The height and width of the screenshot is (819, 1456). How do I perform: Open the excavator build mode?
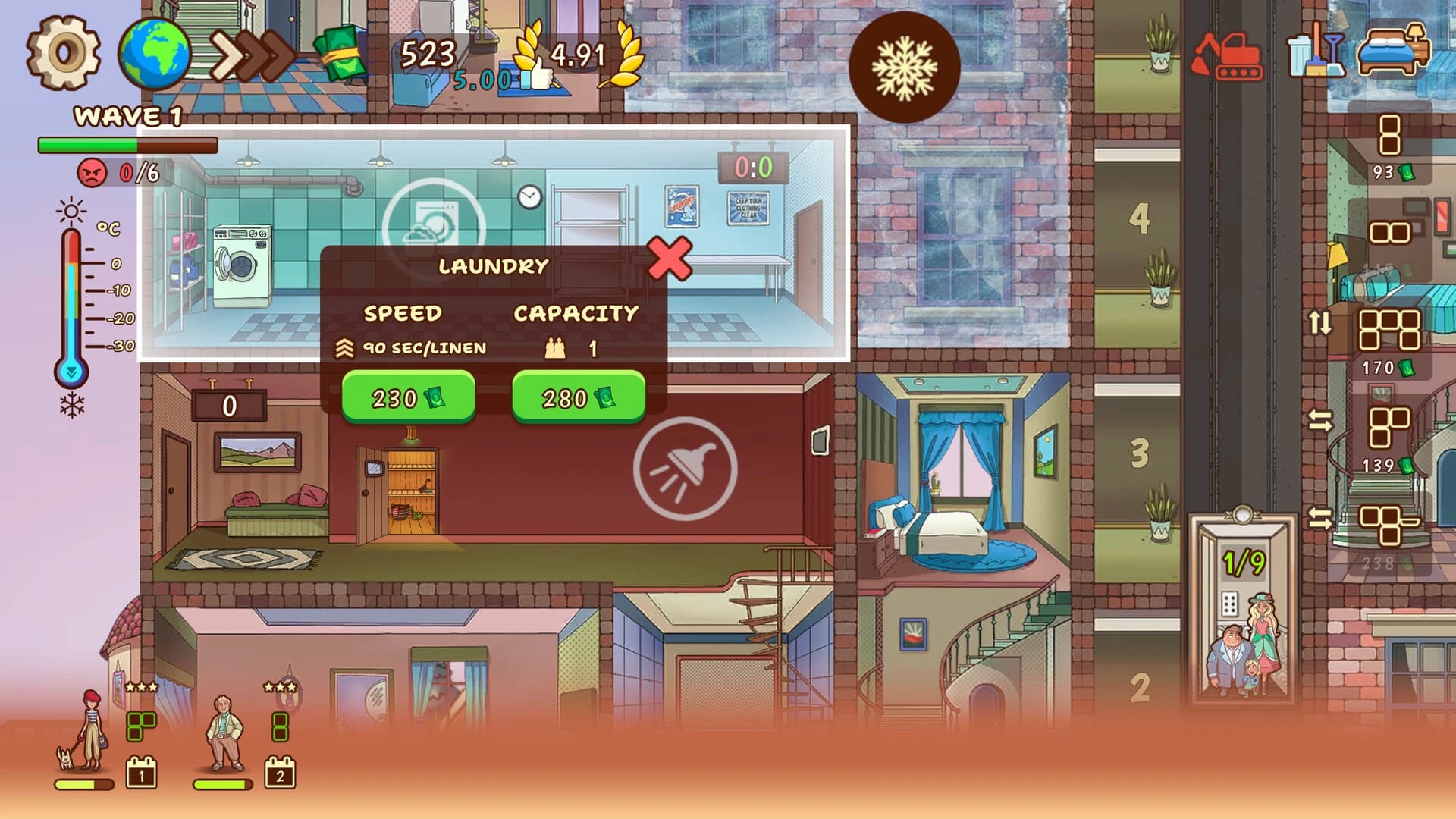pyautogui.click(x=1226, y=55)
